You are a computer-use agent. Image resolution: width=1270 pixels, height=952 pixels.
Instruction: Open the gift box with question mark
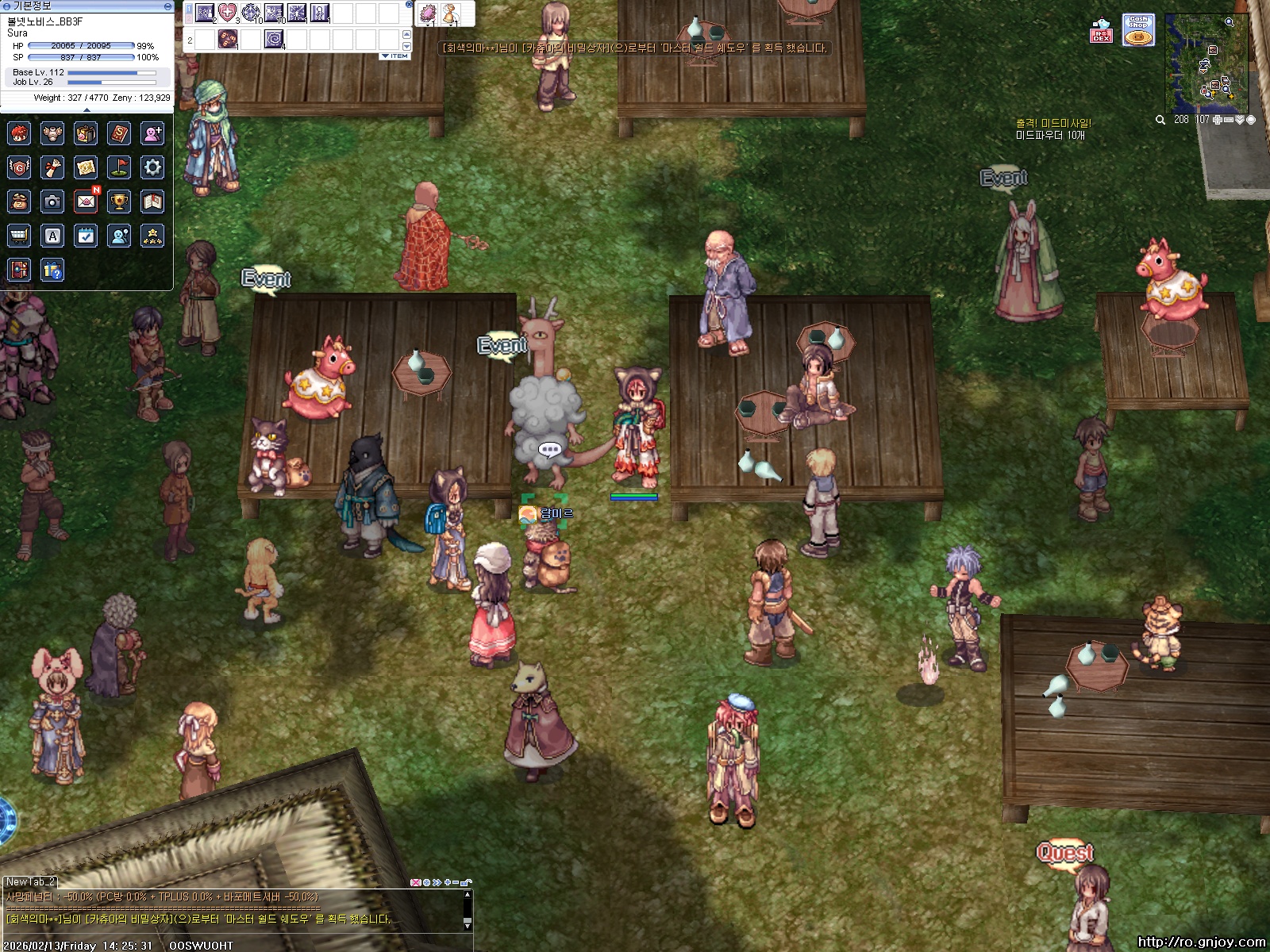pyautogui.click(x=52, y=271)
